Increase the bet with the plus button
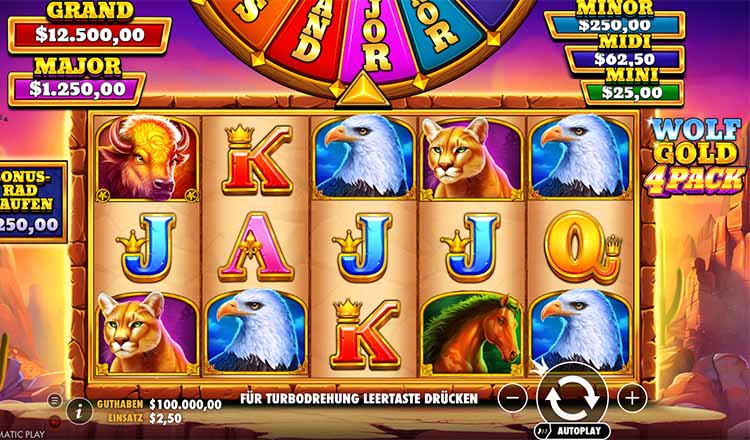Image resolution: width=750 pixels, height=440 pixels. point(632,397)
